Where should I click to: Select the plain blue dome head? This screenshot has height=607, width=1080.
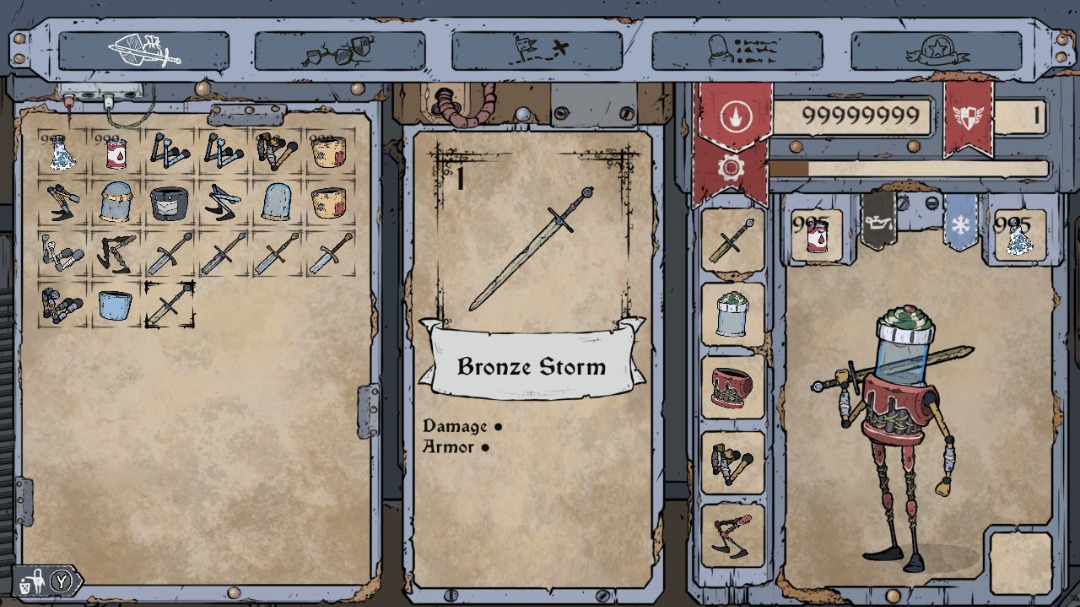(x=277, y=203)
